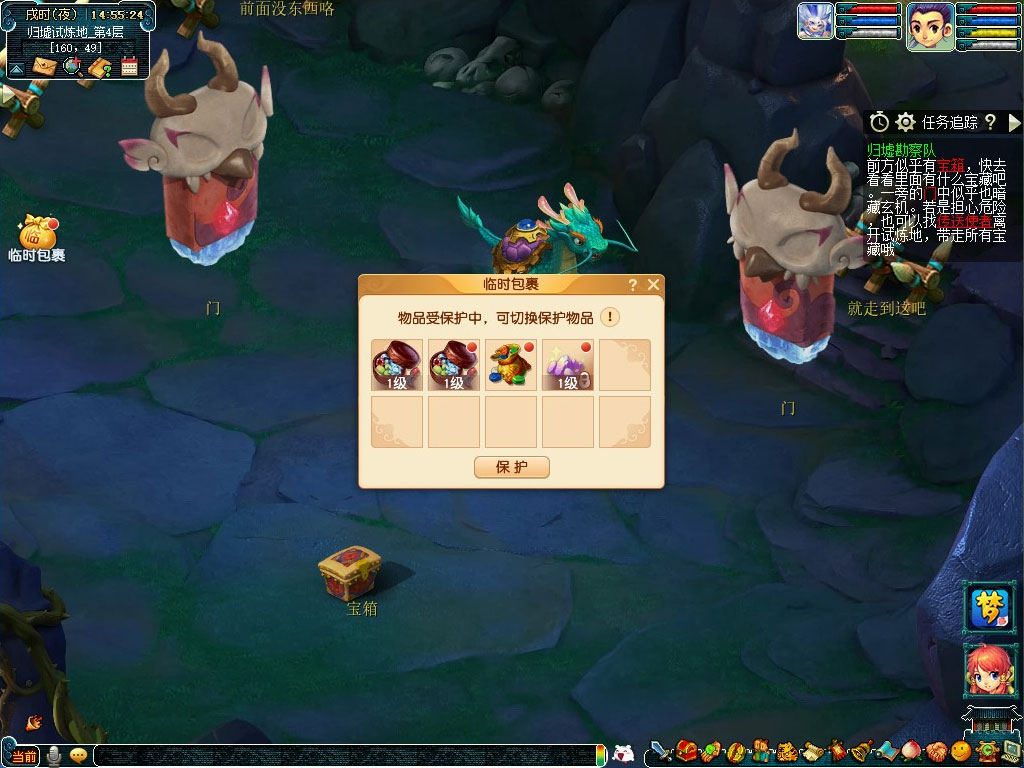Click the player character portrait
The image size is (1024, 768).
pyautogui.click(x=929, y=26)
